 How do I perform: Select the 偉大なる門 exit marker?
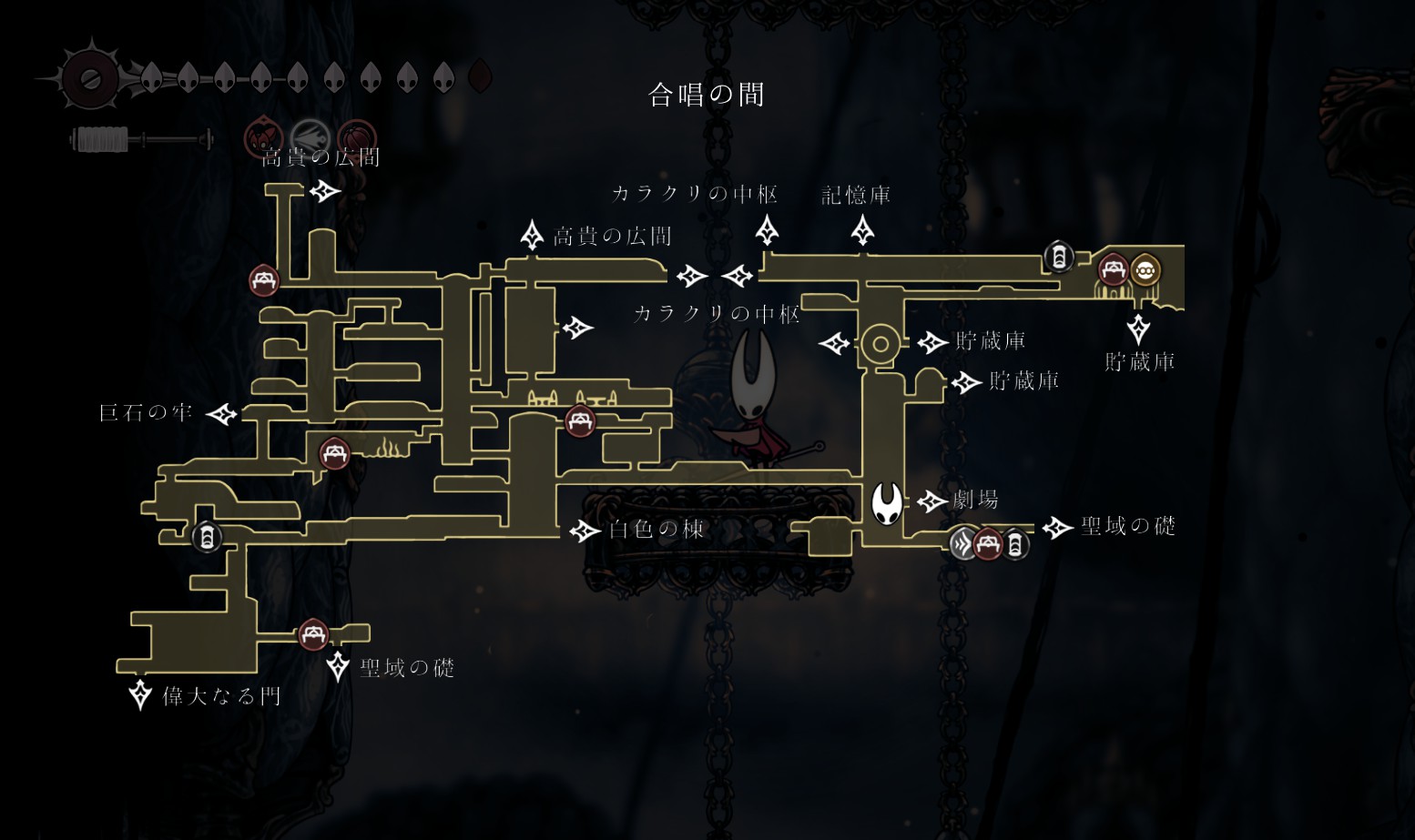point(140,694)
